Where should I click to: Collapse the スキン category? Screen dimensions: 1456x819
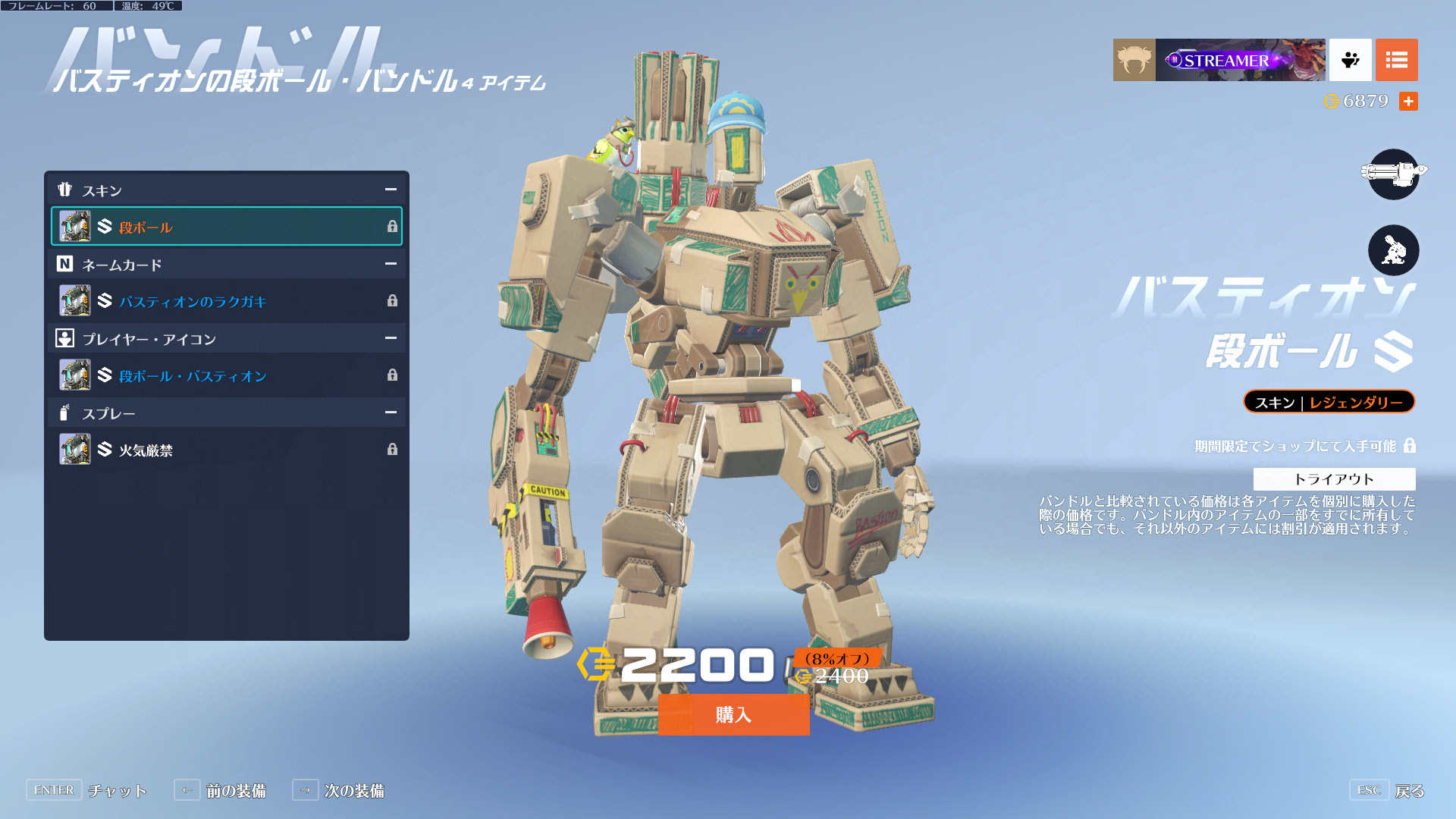(391, 190)
